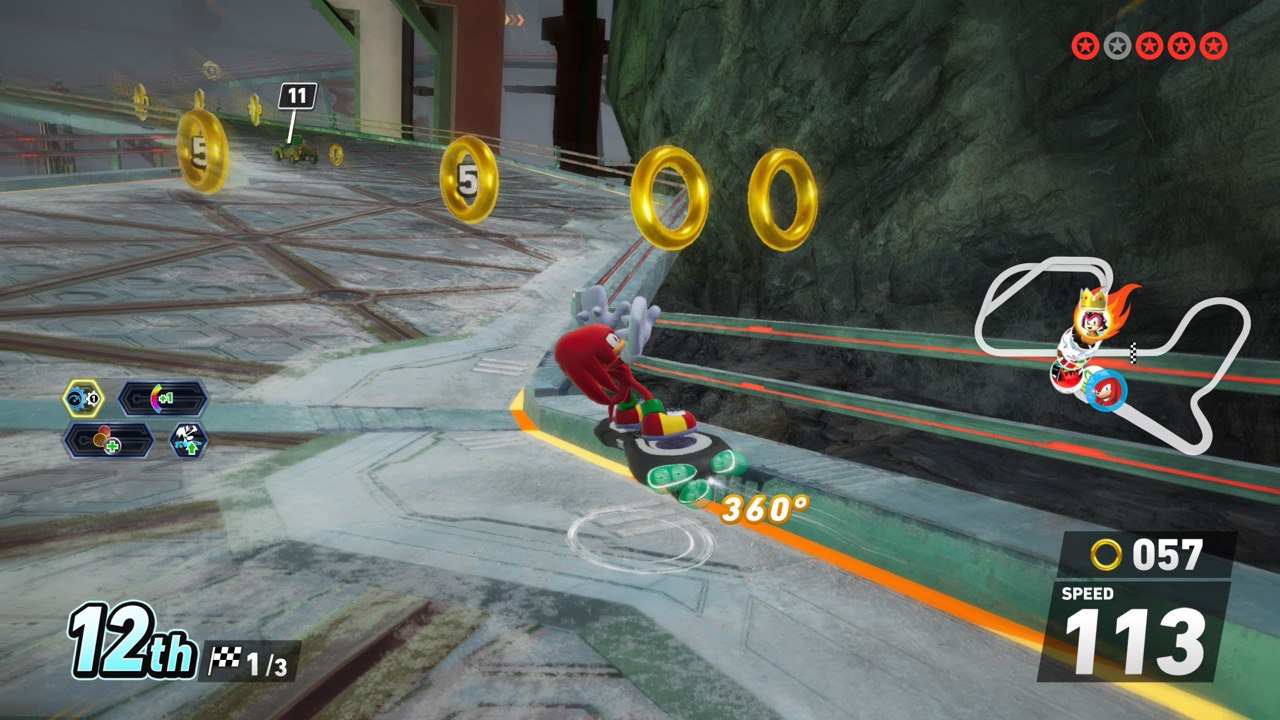The image size is (1280, 720).
Task: Click the checkered finish line on minimap
Action: click(x=1134, y=351)
